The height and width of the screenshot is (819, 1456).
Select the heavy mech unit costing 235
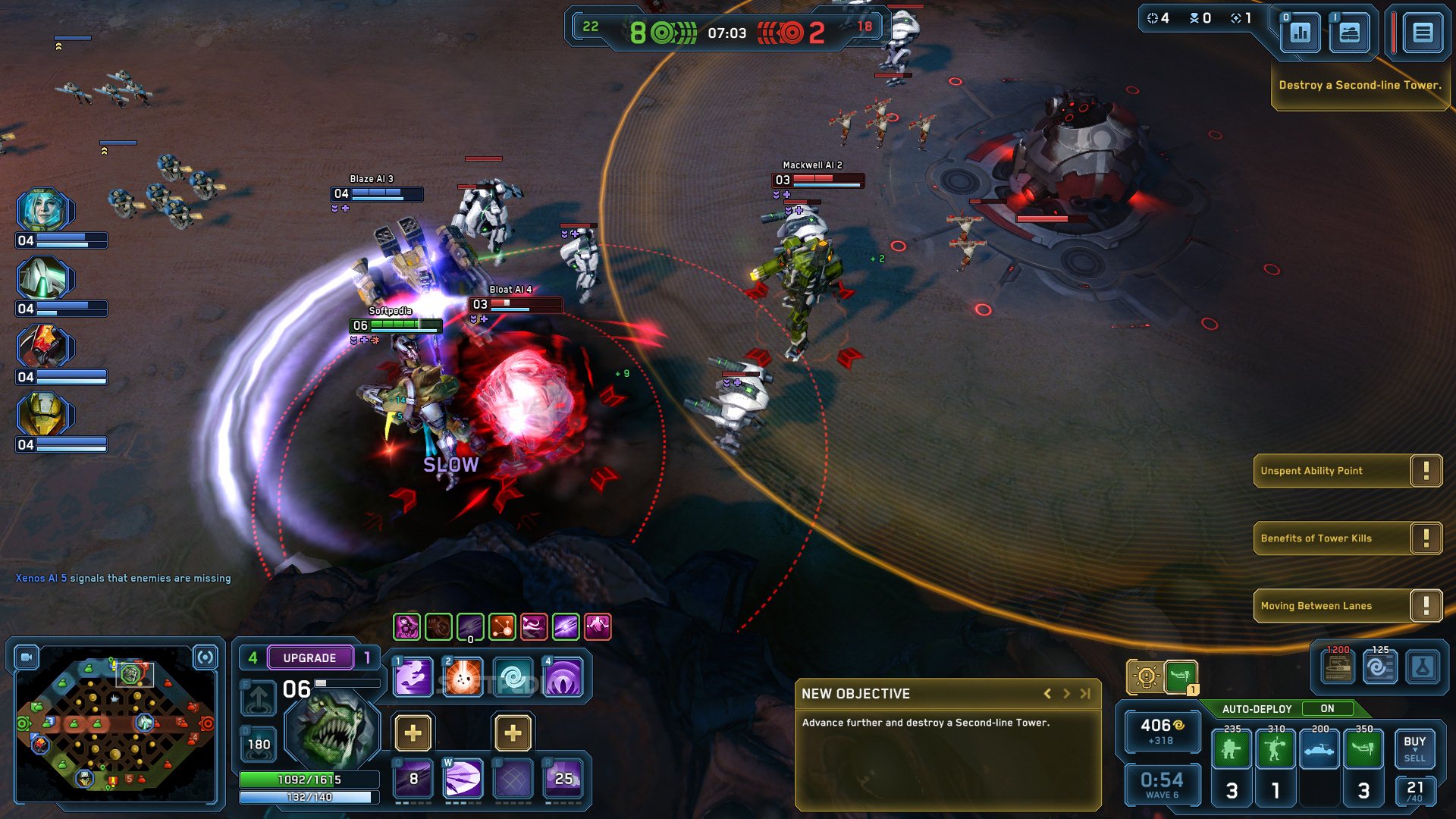point(1232,749)
